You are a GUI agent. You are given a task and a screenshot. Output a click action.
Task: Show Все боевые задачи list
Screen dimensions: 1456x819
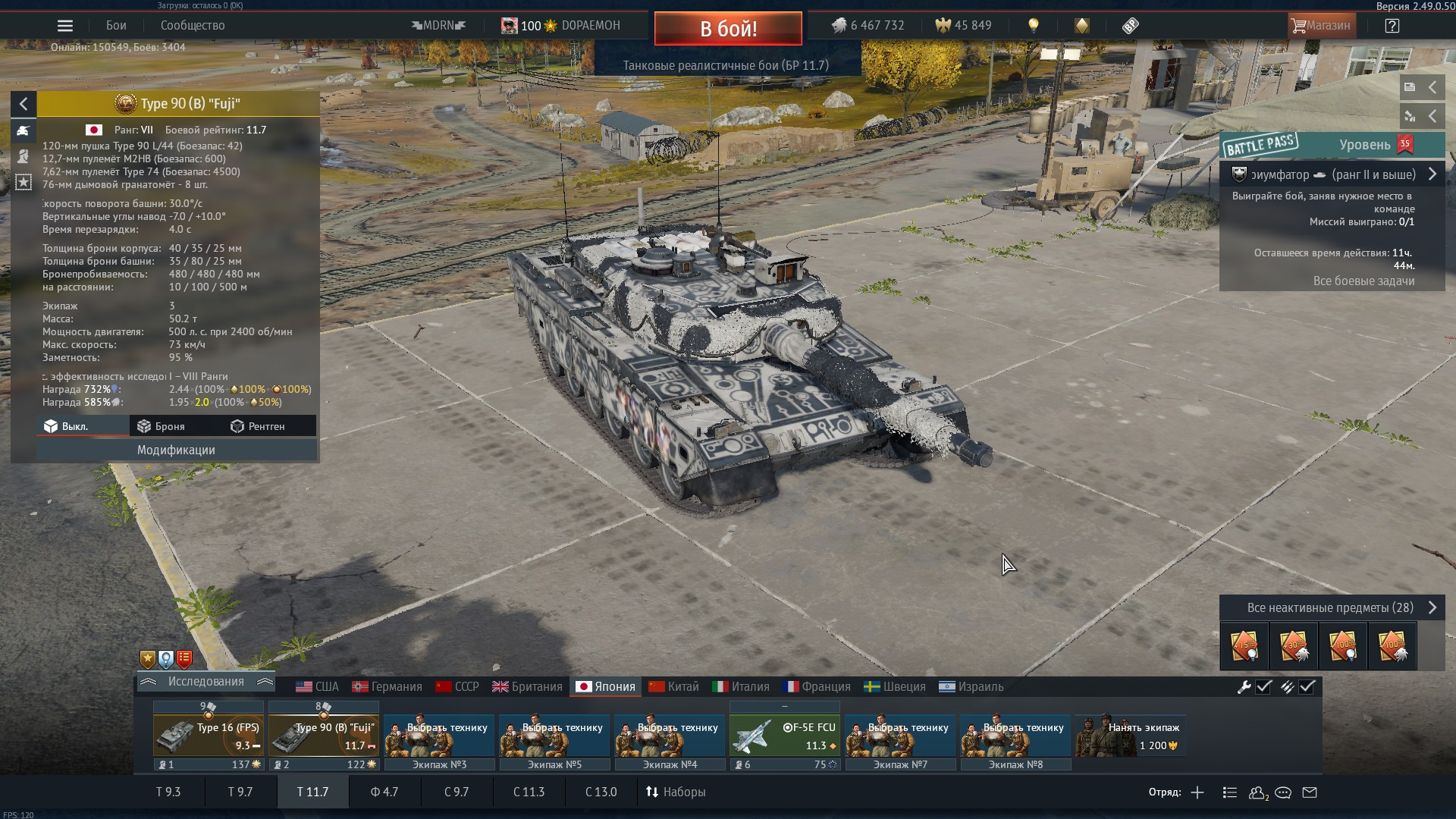[1363, 281]
